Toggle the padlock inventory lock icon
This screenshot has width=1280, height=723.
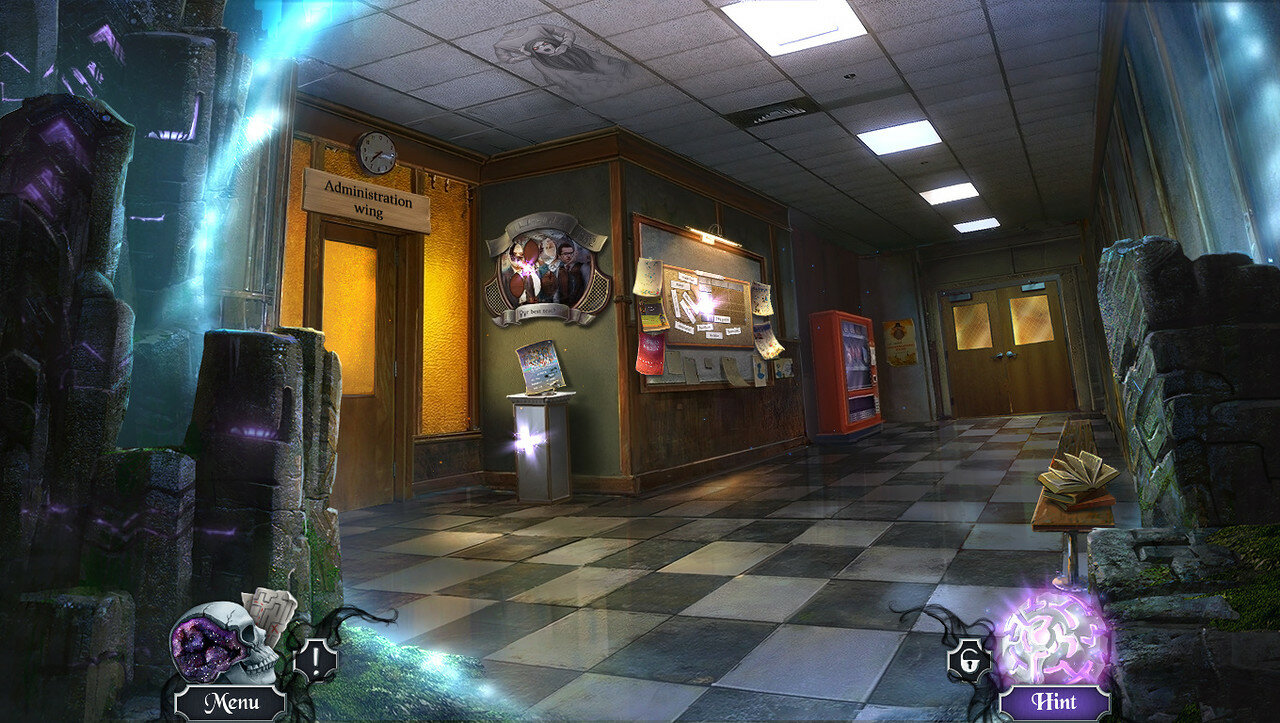[967, 660]
